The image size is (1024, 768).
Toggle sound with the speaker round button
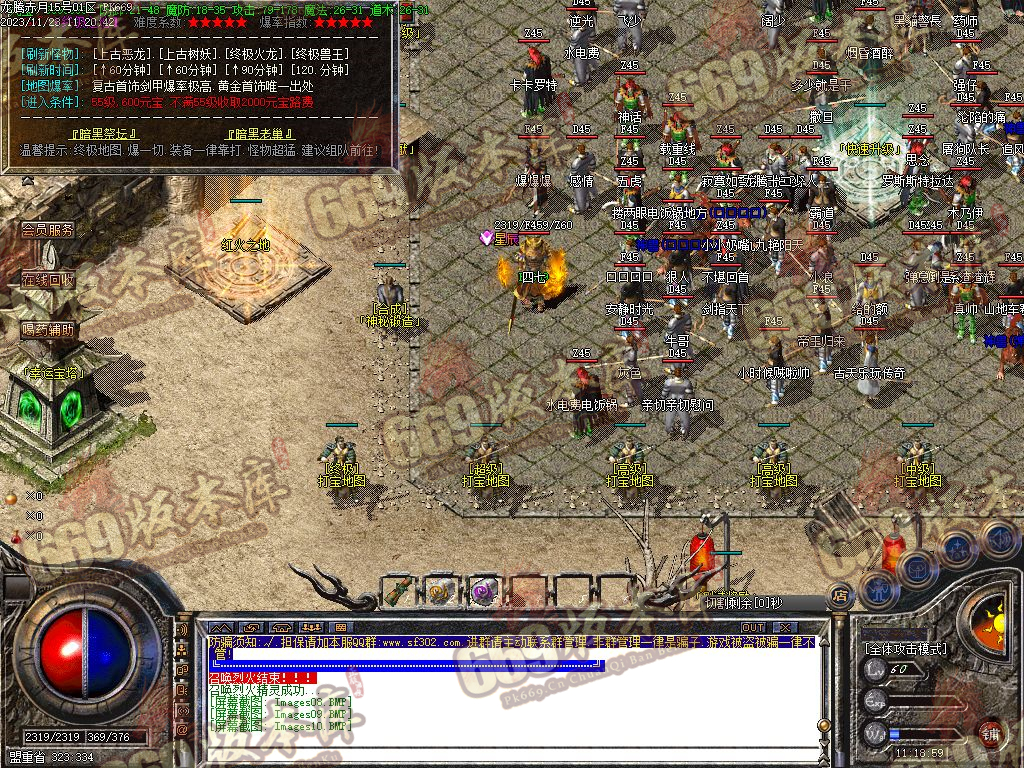pyautogui.click(x=998, y=538)
